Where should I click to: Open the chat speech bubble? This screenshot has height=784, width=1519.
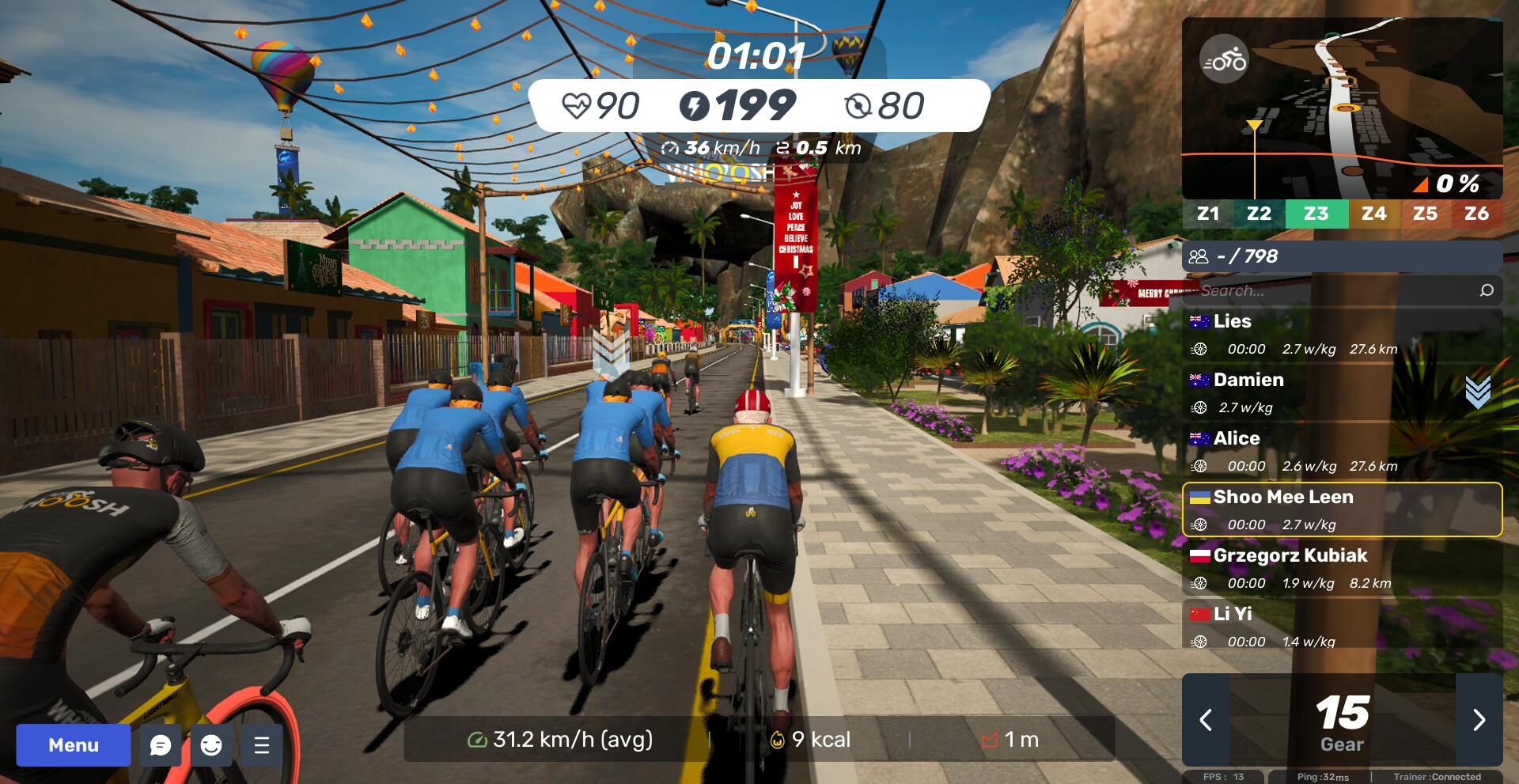pos(161,745)
